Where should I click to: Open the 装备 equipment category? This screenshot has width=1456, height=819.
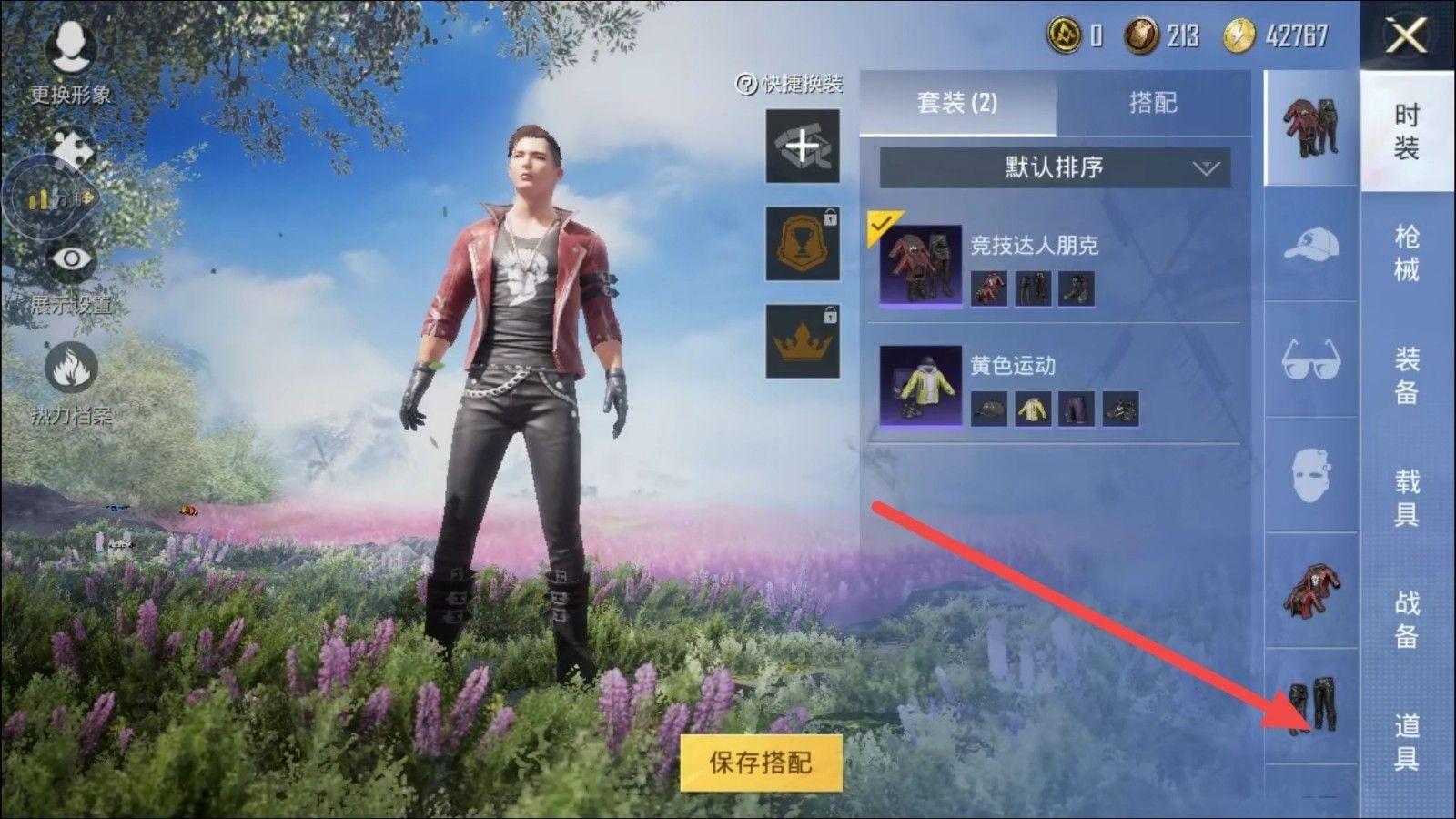point(1407,375)
